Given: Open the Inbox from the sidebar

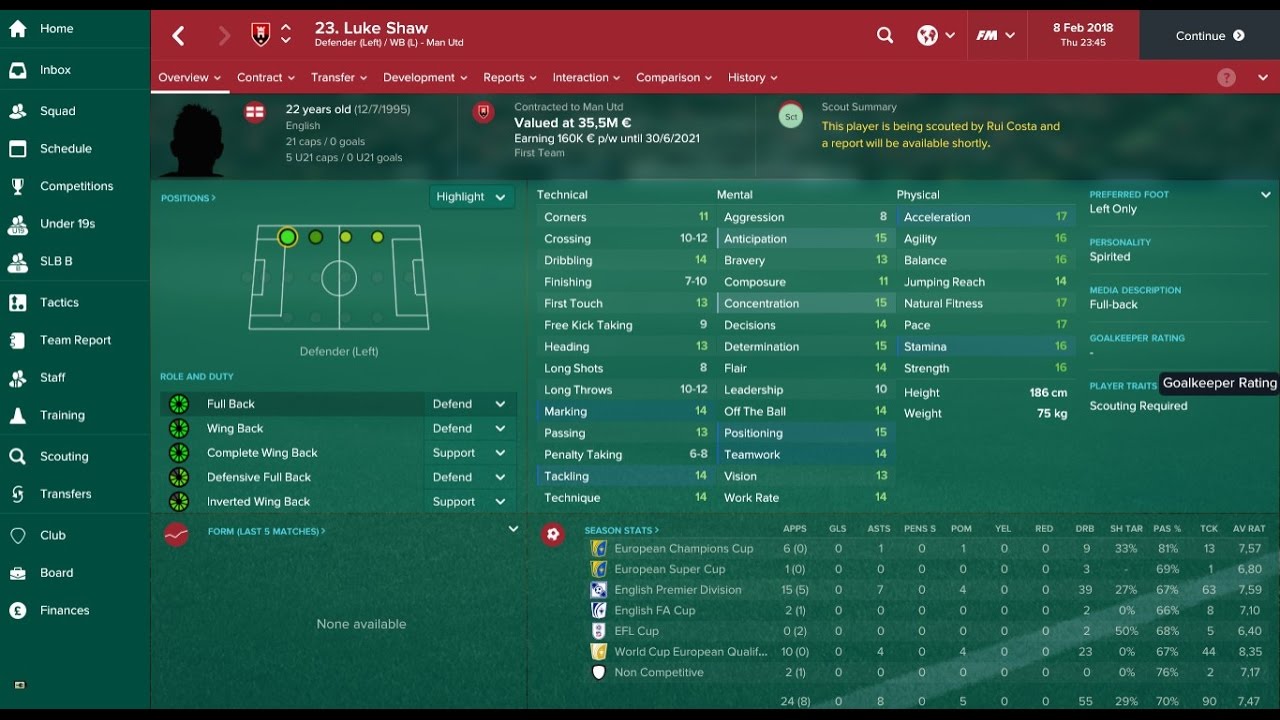Looking at the screenshot, I should click(x=55, y=70).
